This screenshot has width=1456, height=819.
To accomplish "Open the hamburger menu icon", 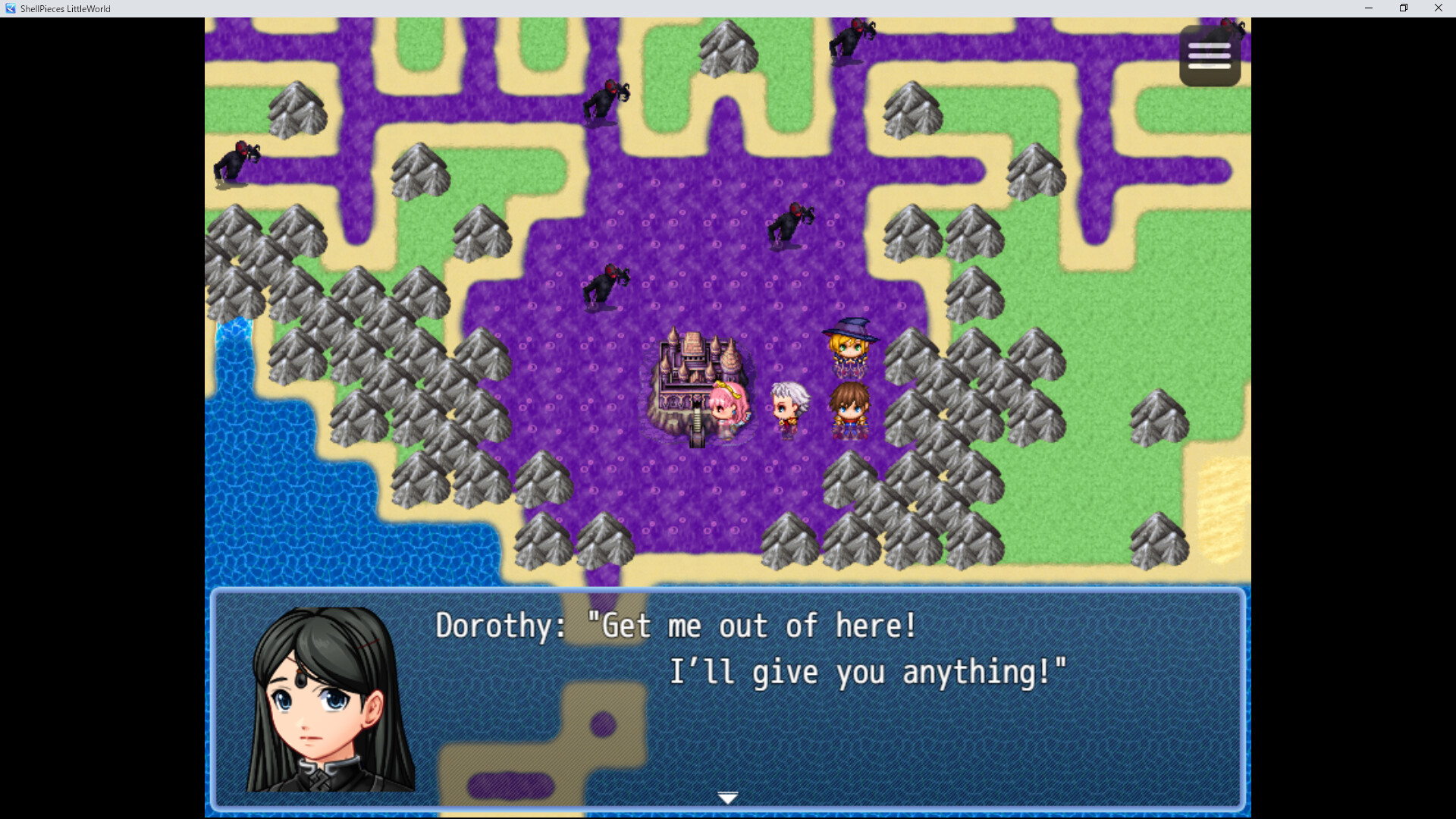I will pyautogui.click(x=1210, y=54).
